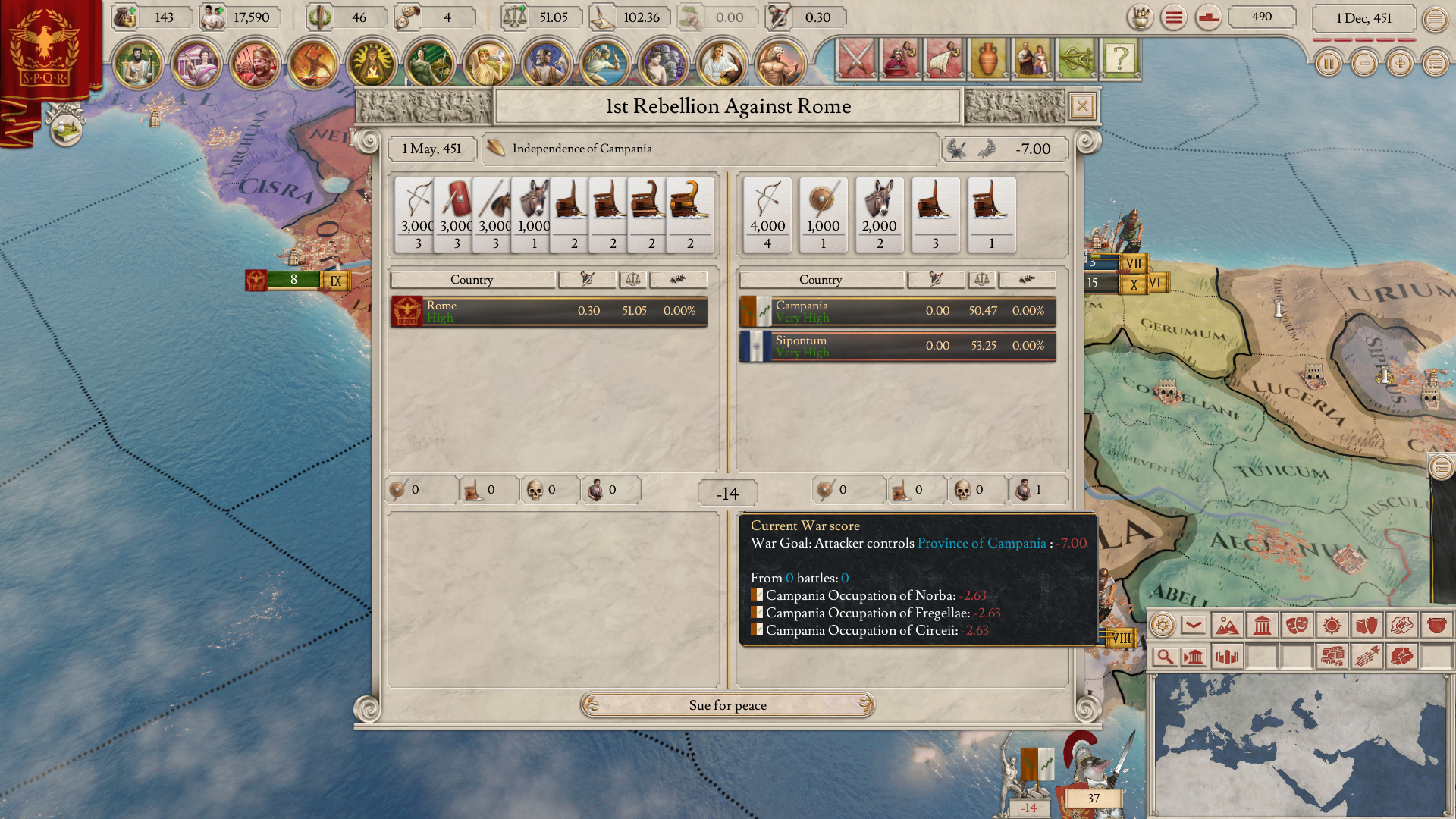Open the amphora trade tab
The image size is (1456, 819).
pyautogui.click(x=987, y=58)
